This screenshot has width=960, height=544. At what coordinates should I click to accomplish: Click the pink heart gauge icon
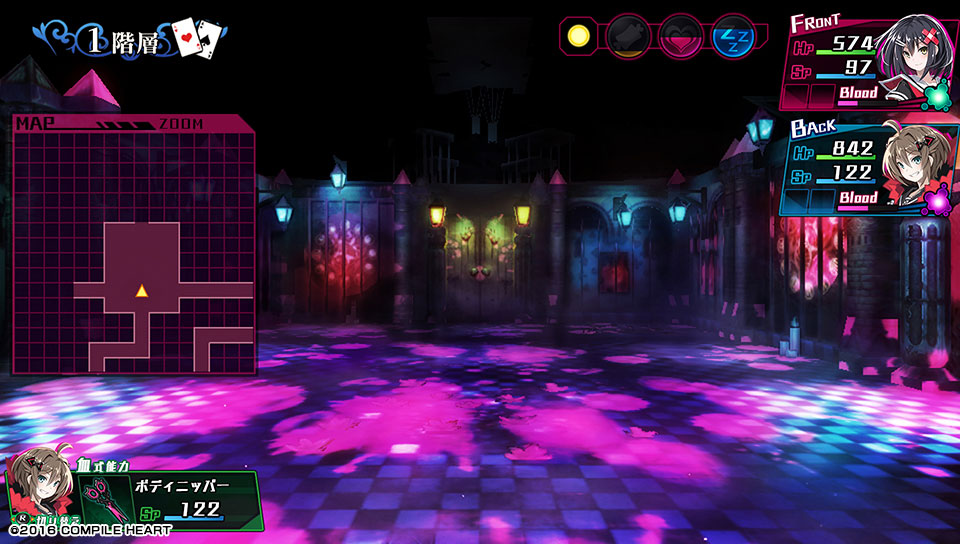(681, 38)
